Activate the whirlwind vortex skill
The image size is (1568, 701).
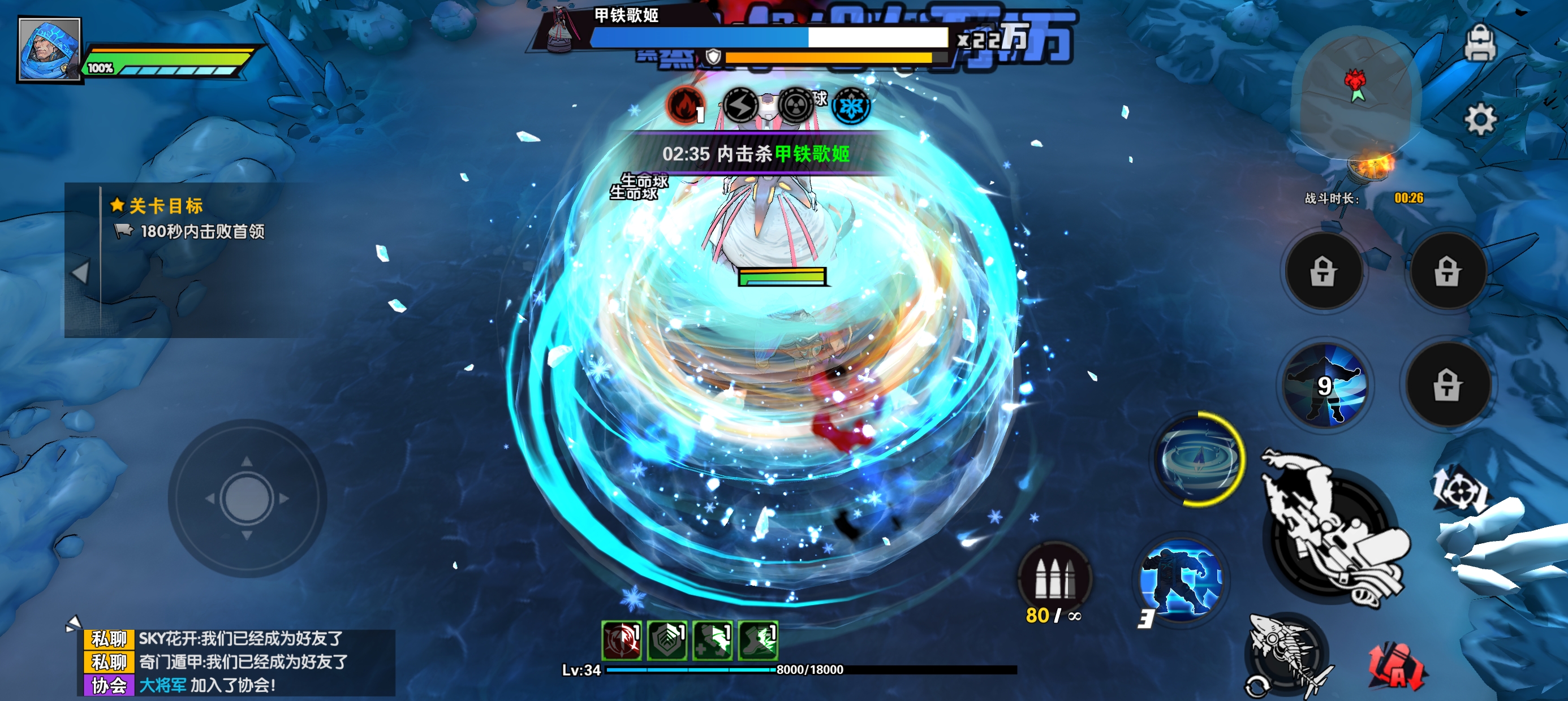tap(1199, 458)
